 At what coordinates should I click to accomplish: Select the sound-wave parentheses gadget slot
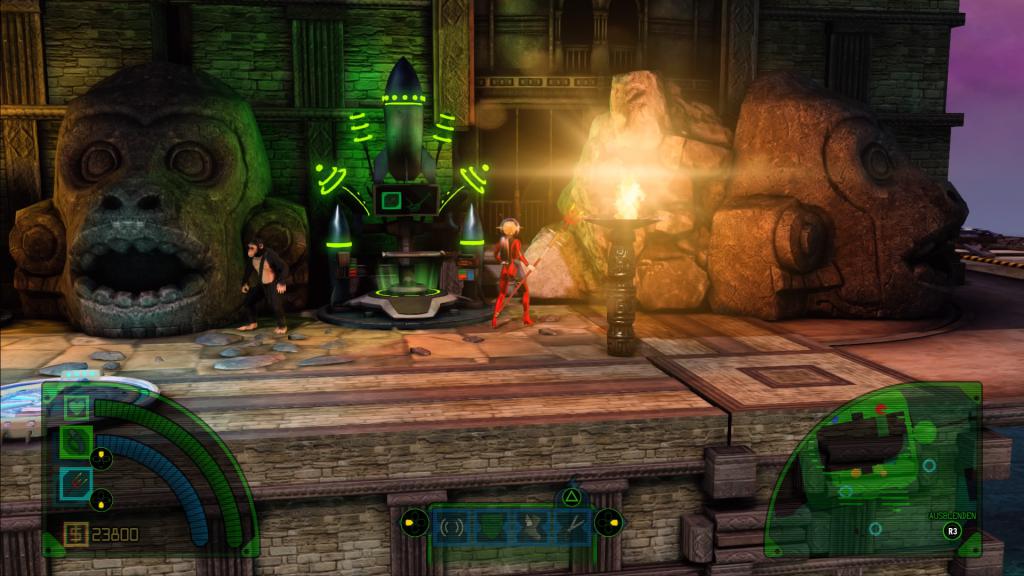click(x=451, y=525)
